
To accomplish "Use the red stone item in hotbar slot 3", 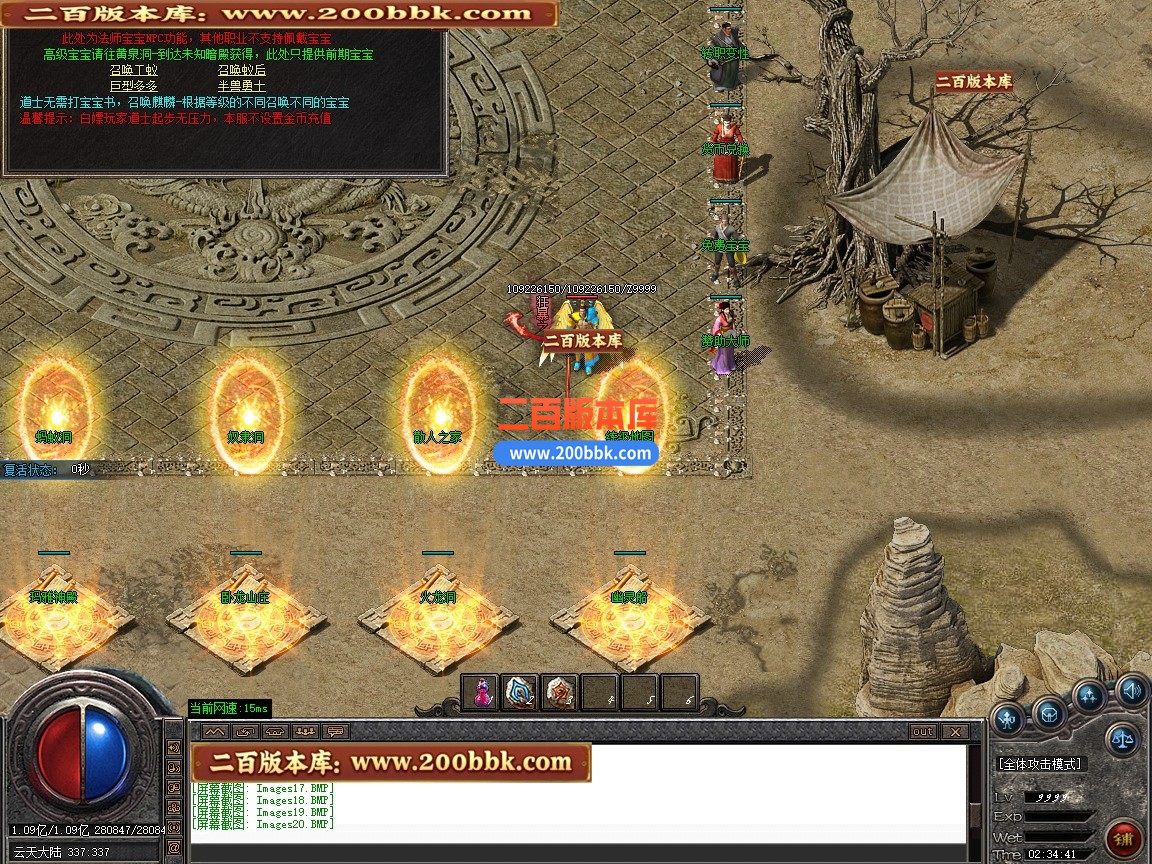I will [x=560, y=693].
